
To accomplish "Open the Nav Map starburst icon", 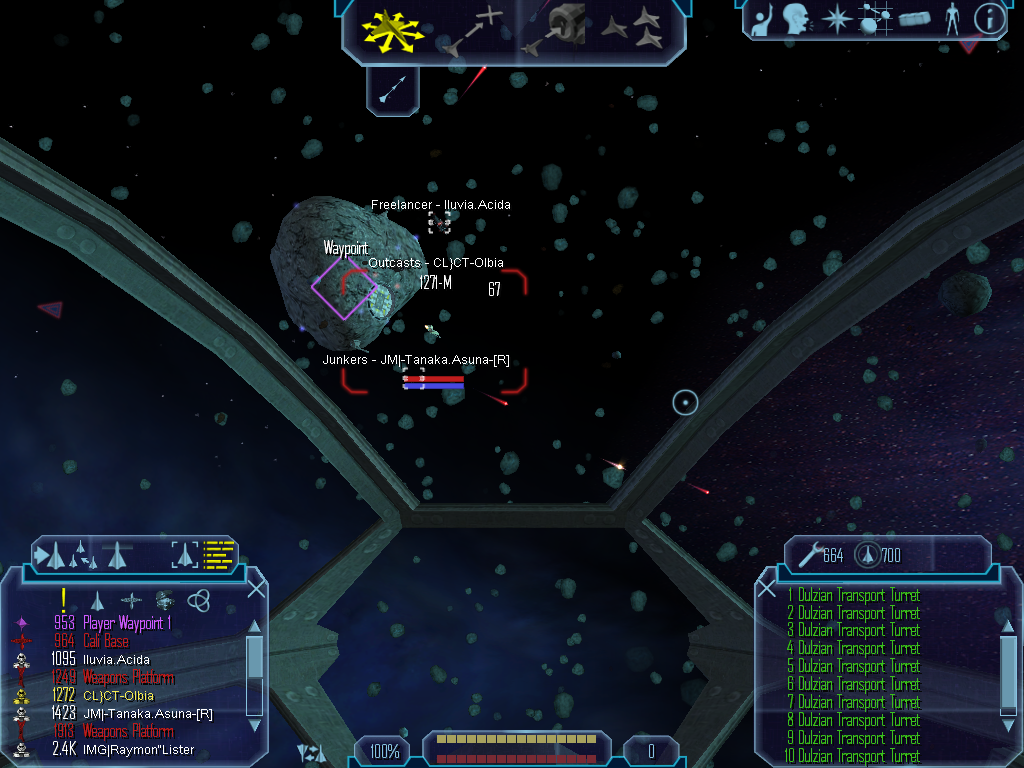I will (x=836, y=19).
